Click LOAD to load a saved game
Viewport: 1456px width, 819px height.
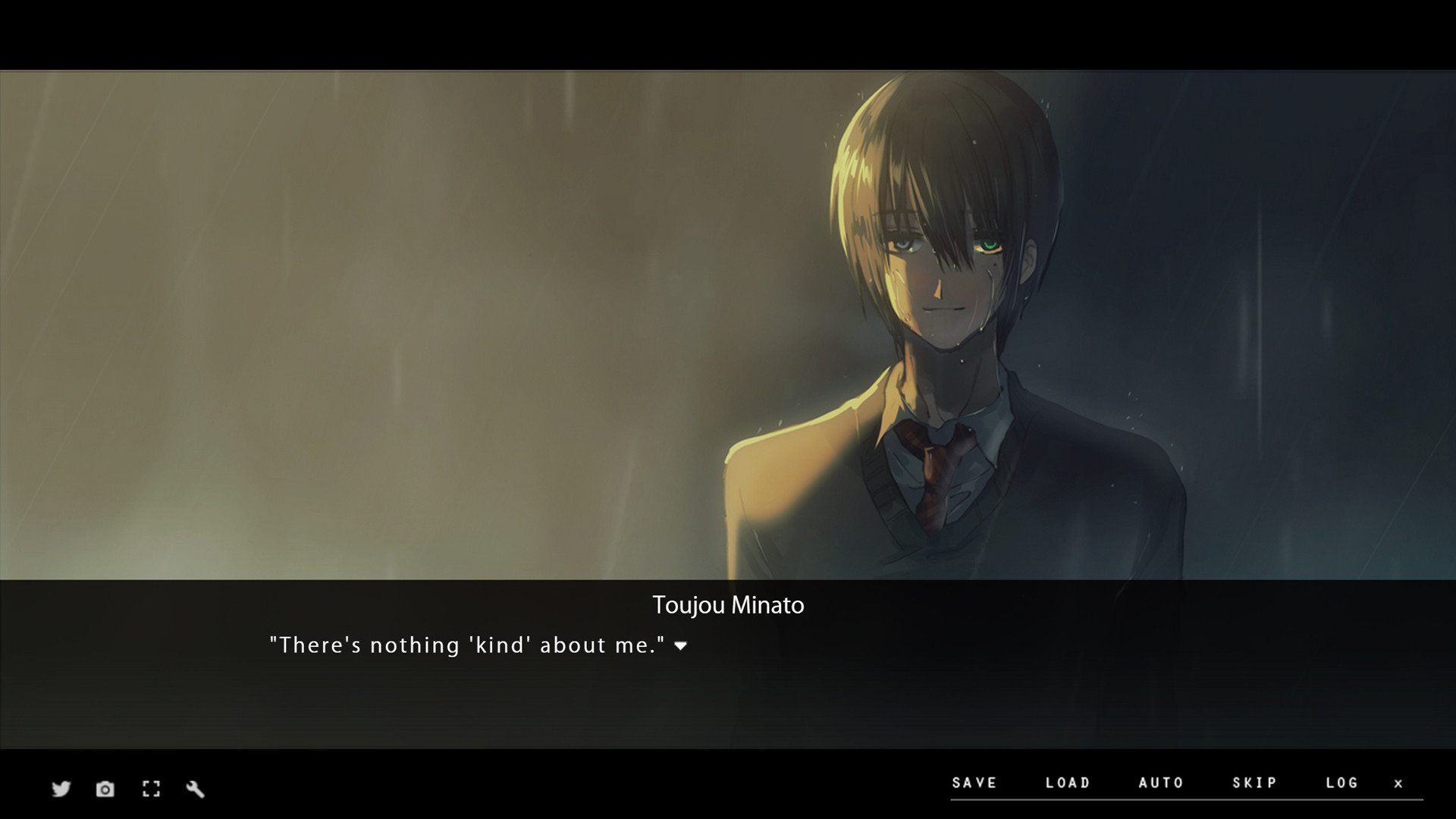tap(1068, 783)
